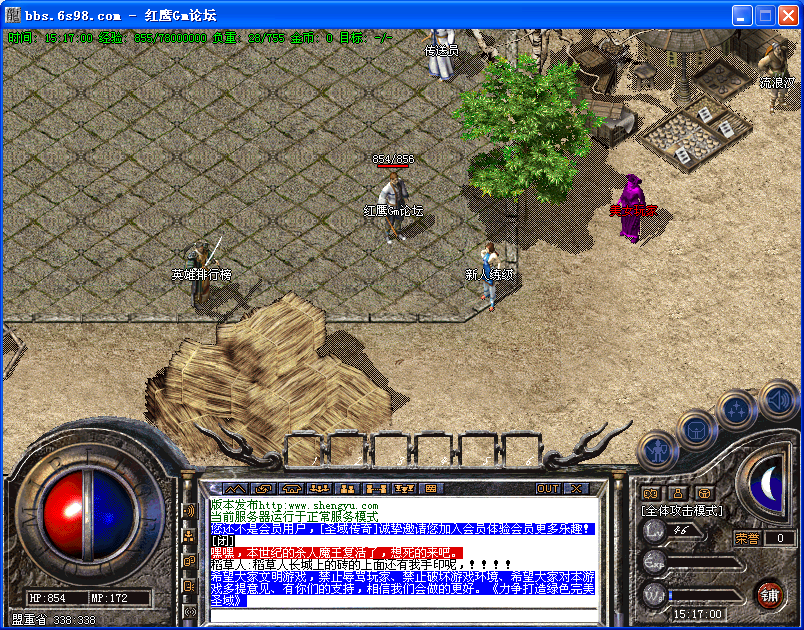Toggle the sound-waves chat channel icon
The image size is (804, 630).
click(x=189, y=511)
